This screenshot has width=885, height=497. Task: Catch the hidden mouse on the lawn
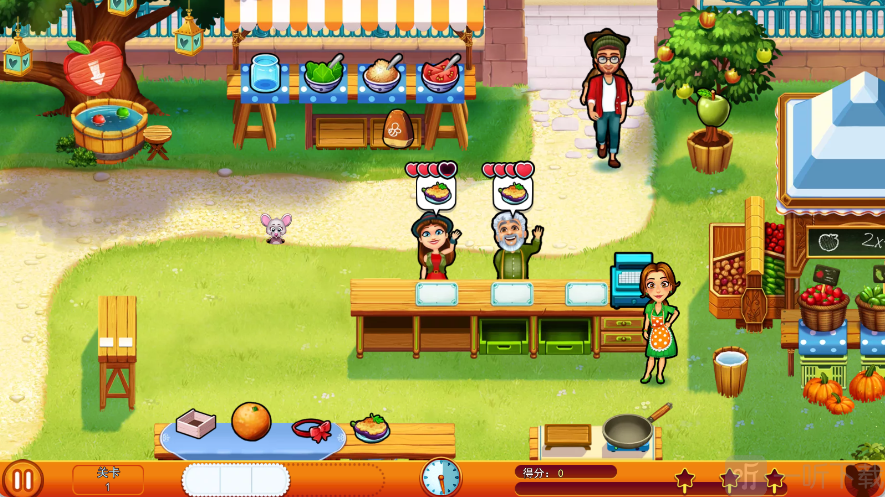click(x=275, y=228)
